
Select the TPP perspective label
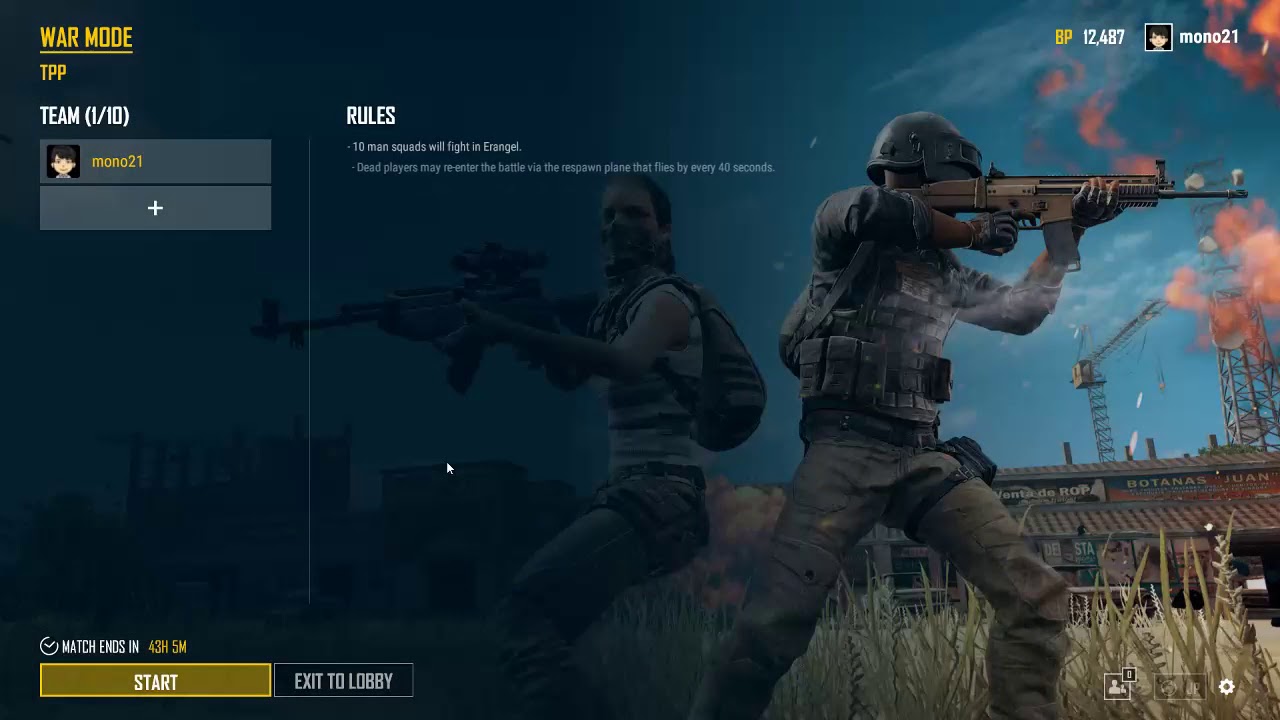52,72
